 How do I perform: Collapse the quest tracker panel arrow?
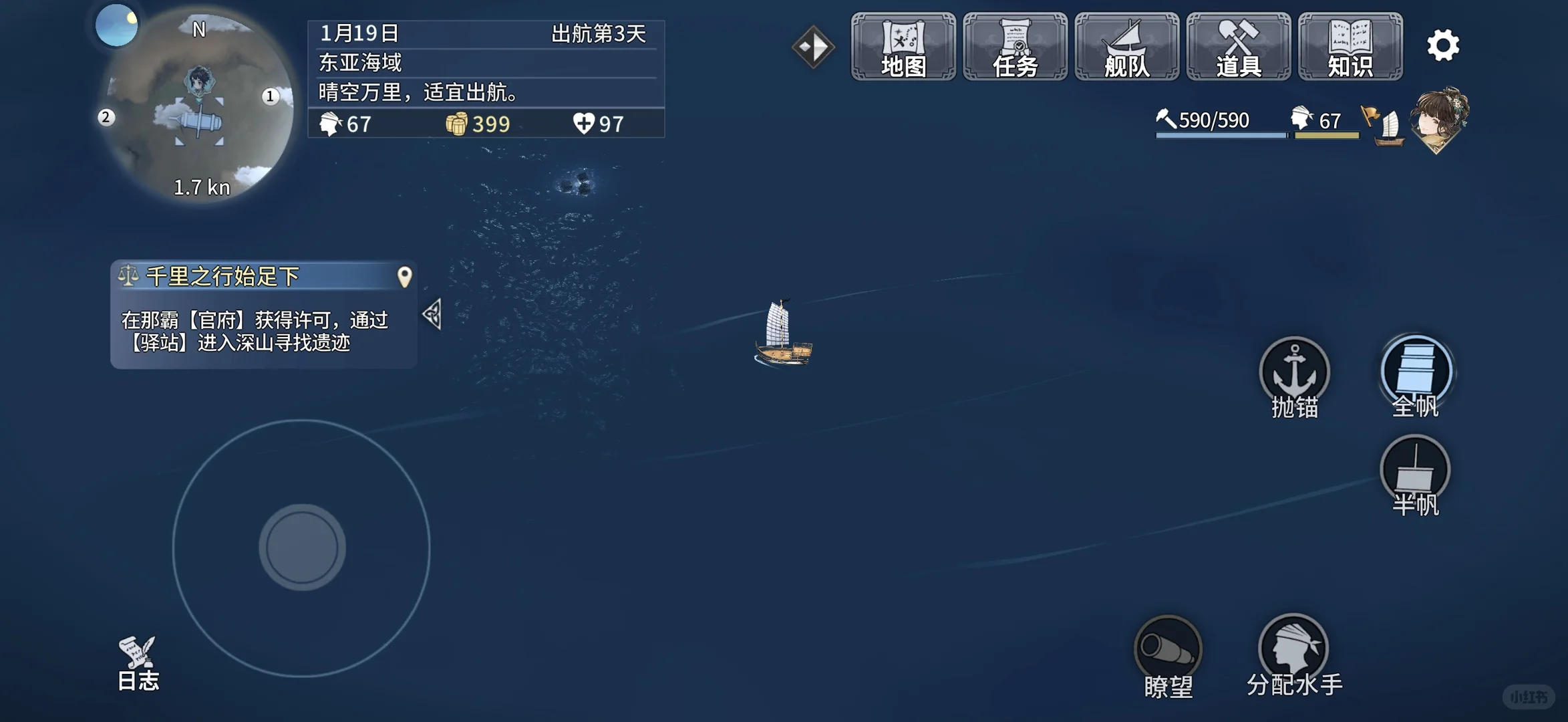point(434,316)
